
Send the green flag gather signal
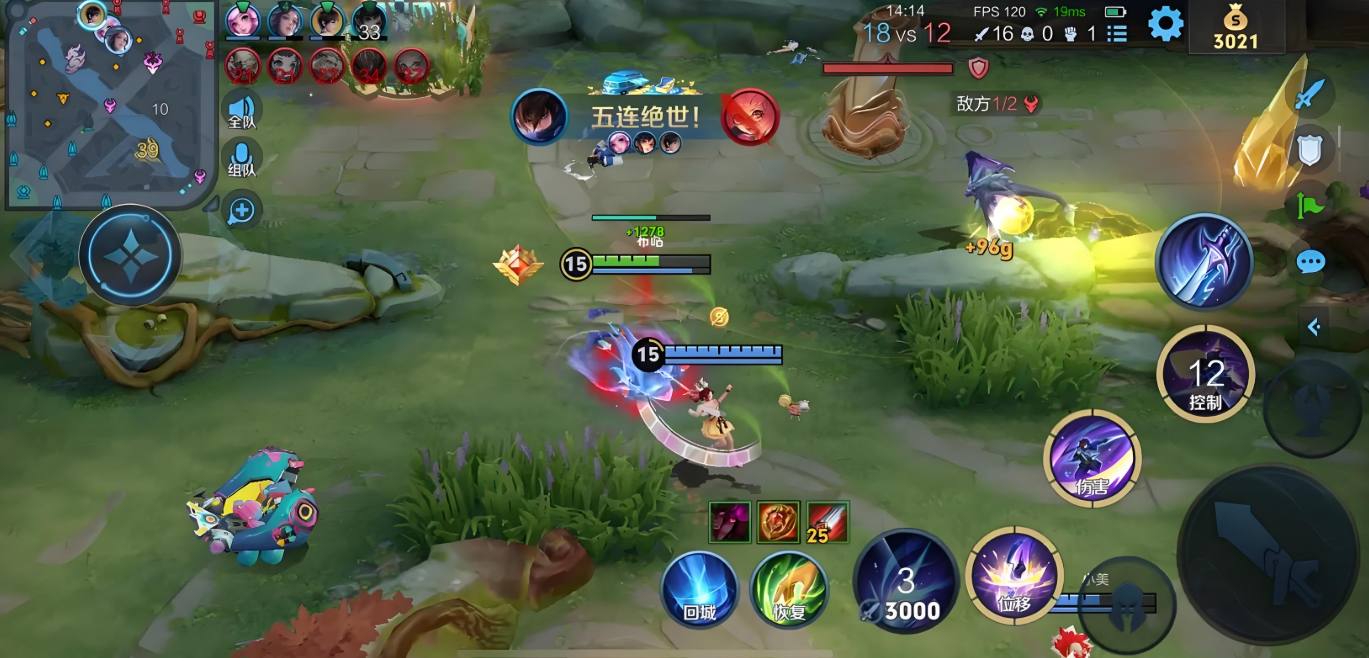click(x=1309, y=206)
